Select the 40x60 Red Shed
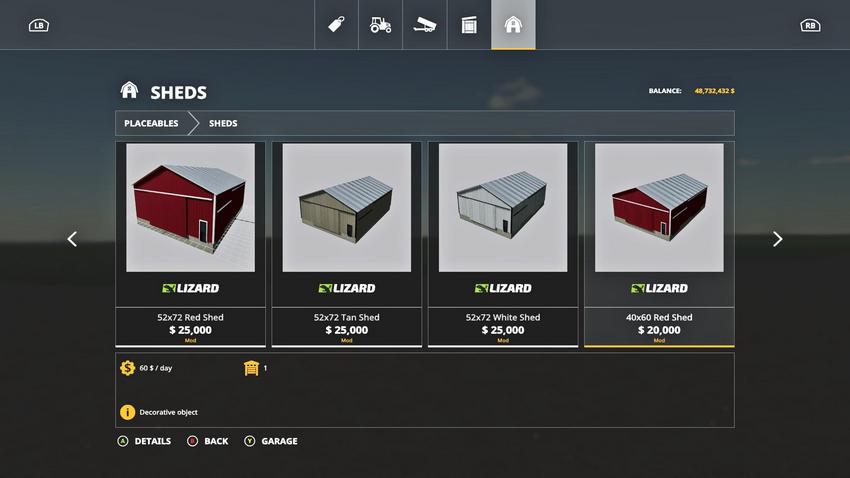 [659, 243]
